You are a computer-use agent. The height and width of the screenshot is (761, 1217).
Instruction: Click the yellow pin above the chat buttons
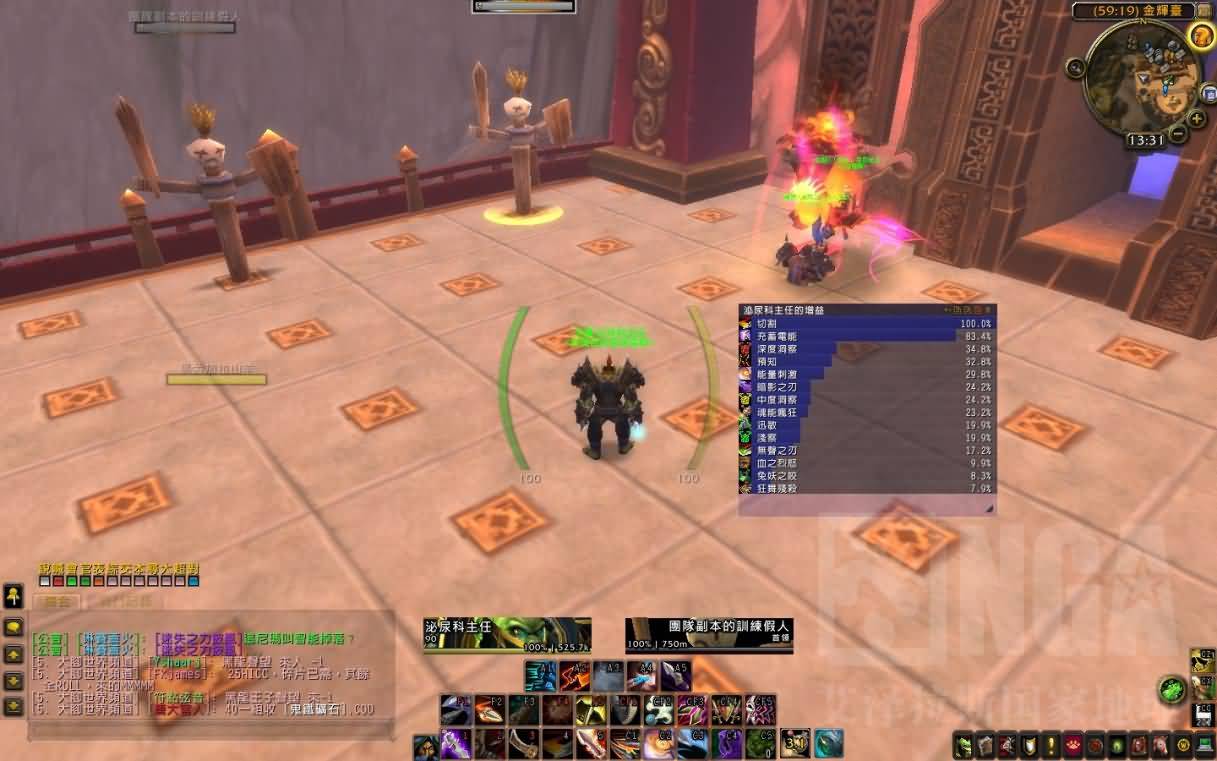[13, 597]
